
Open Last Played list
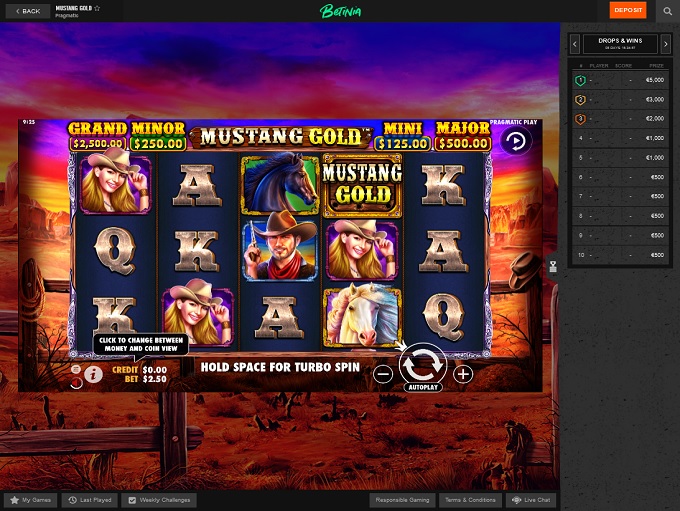click(x=89, y=499)
